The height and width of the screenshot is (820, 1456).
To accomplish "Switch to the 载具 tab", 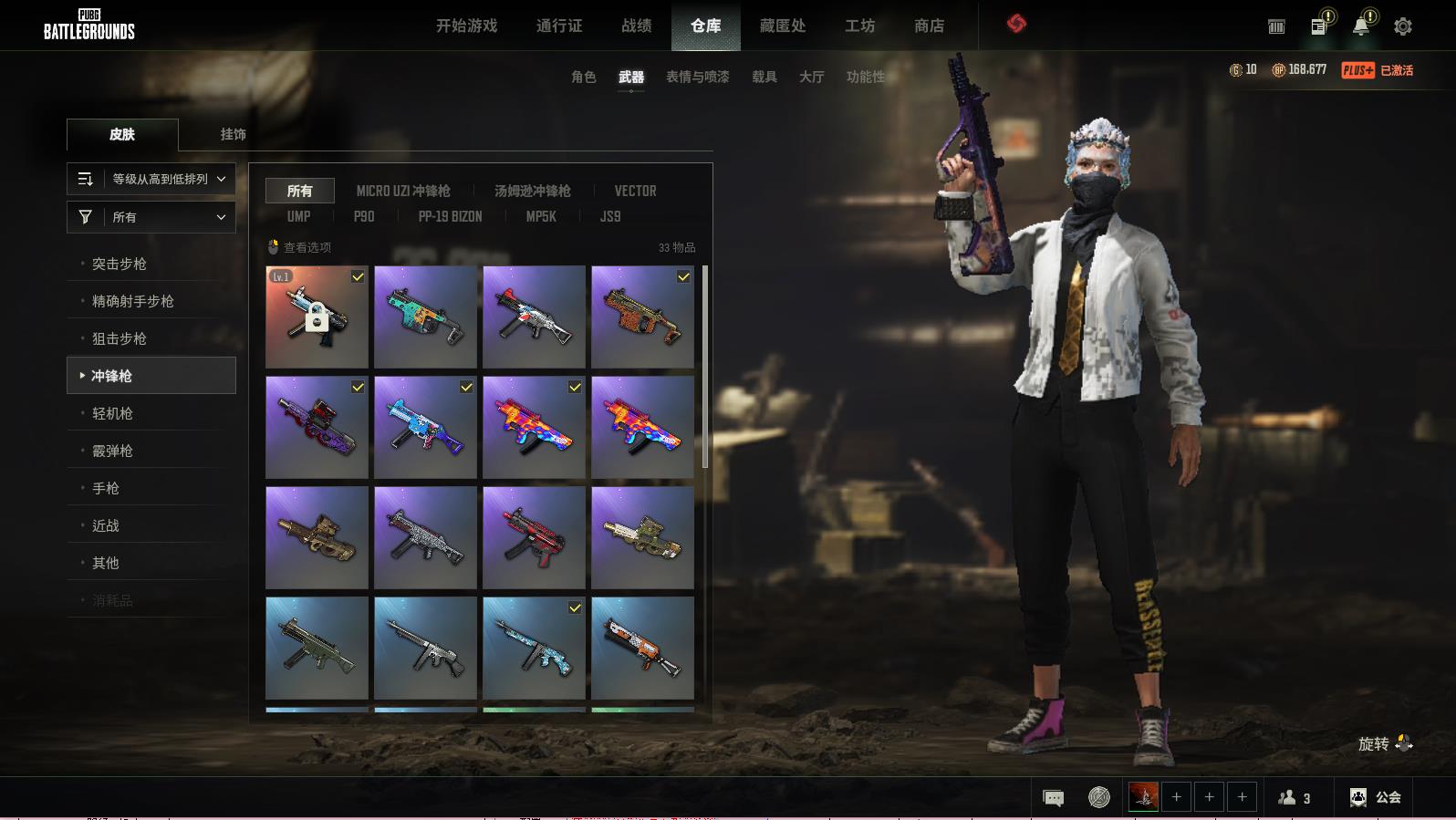I will click(764, 77).
